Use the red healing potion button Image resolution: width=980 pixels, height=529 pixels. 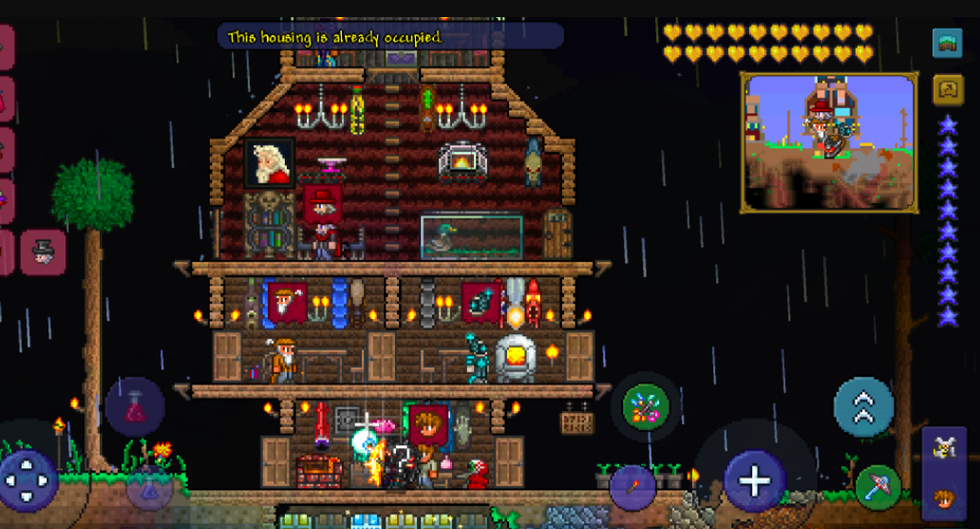click(135, 407)
